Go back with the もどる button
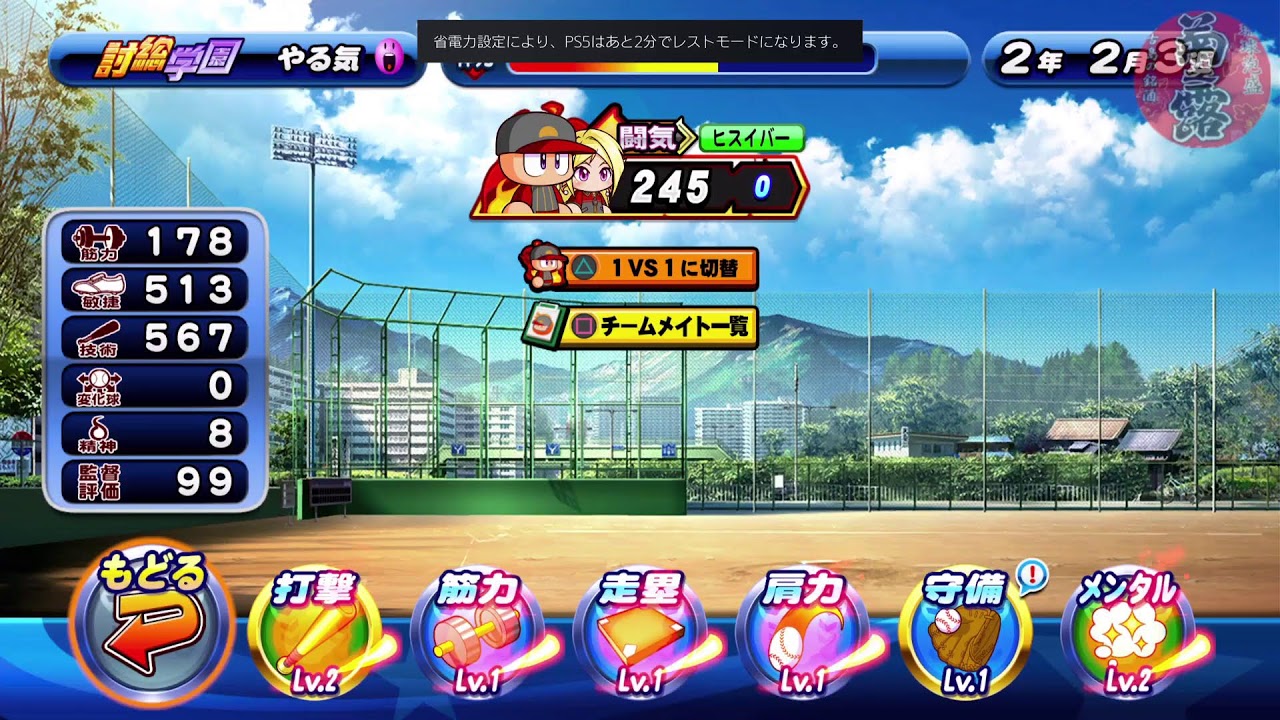This screenshot has width=1280, height=720. point(152,625)
